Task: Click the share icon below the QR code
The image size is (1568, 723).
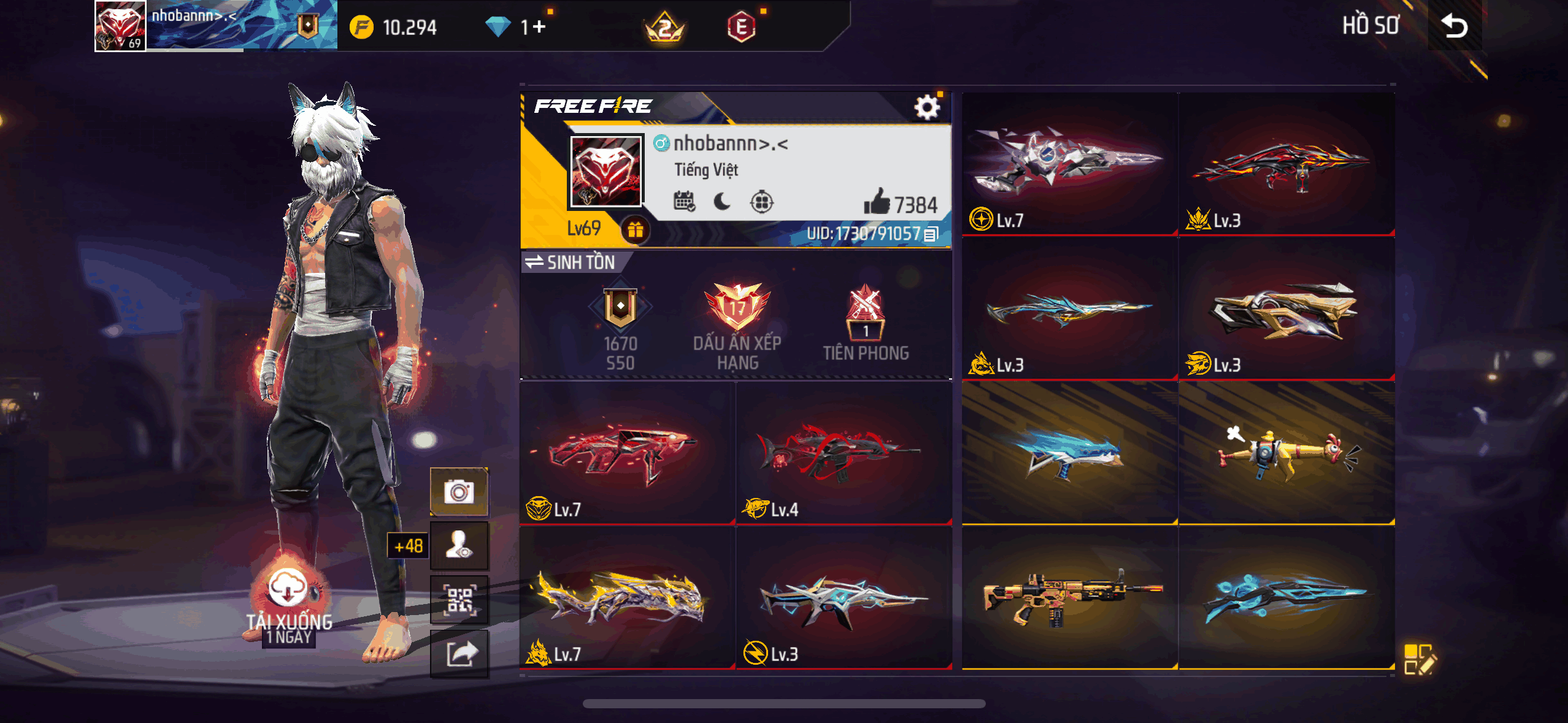Action: [460, 654]
